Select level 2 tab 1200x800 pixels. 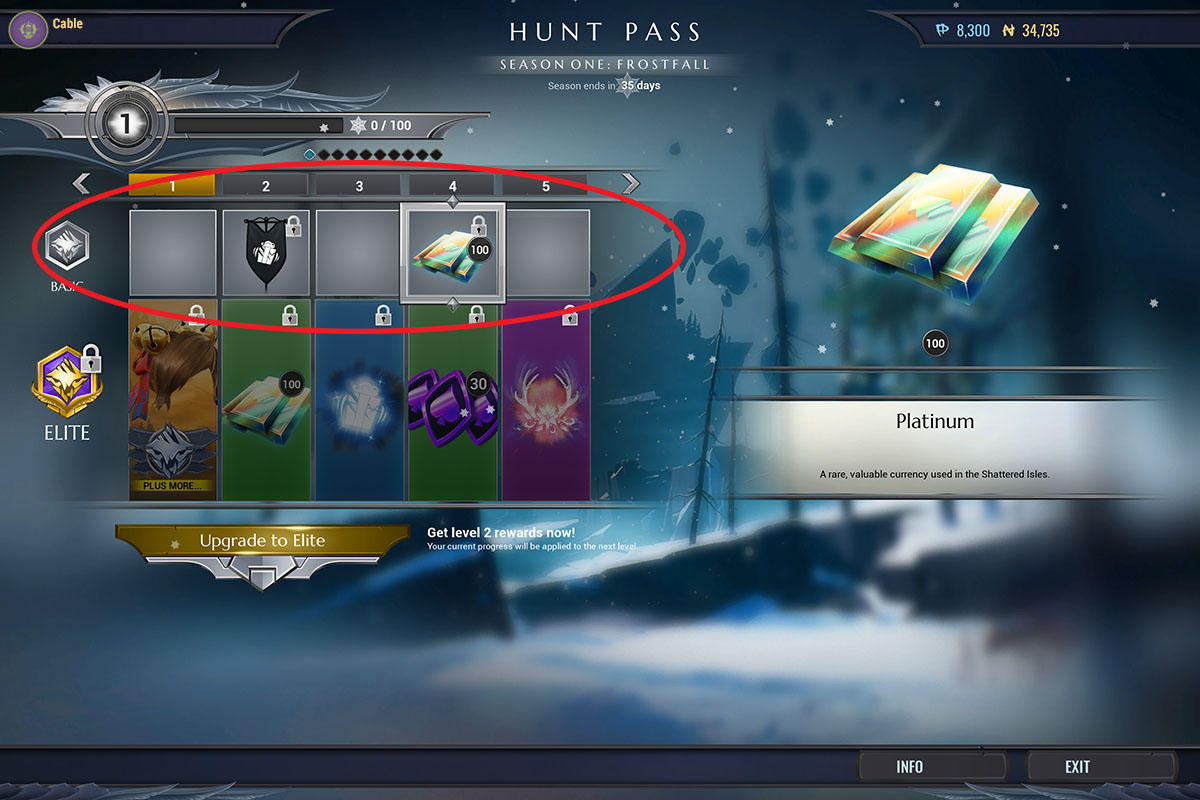[265, 186]
